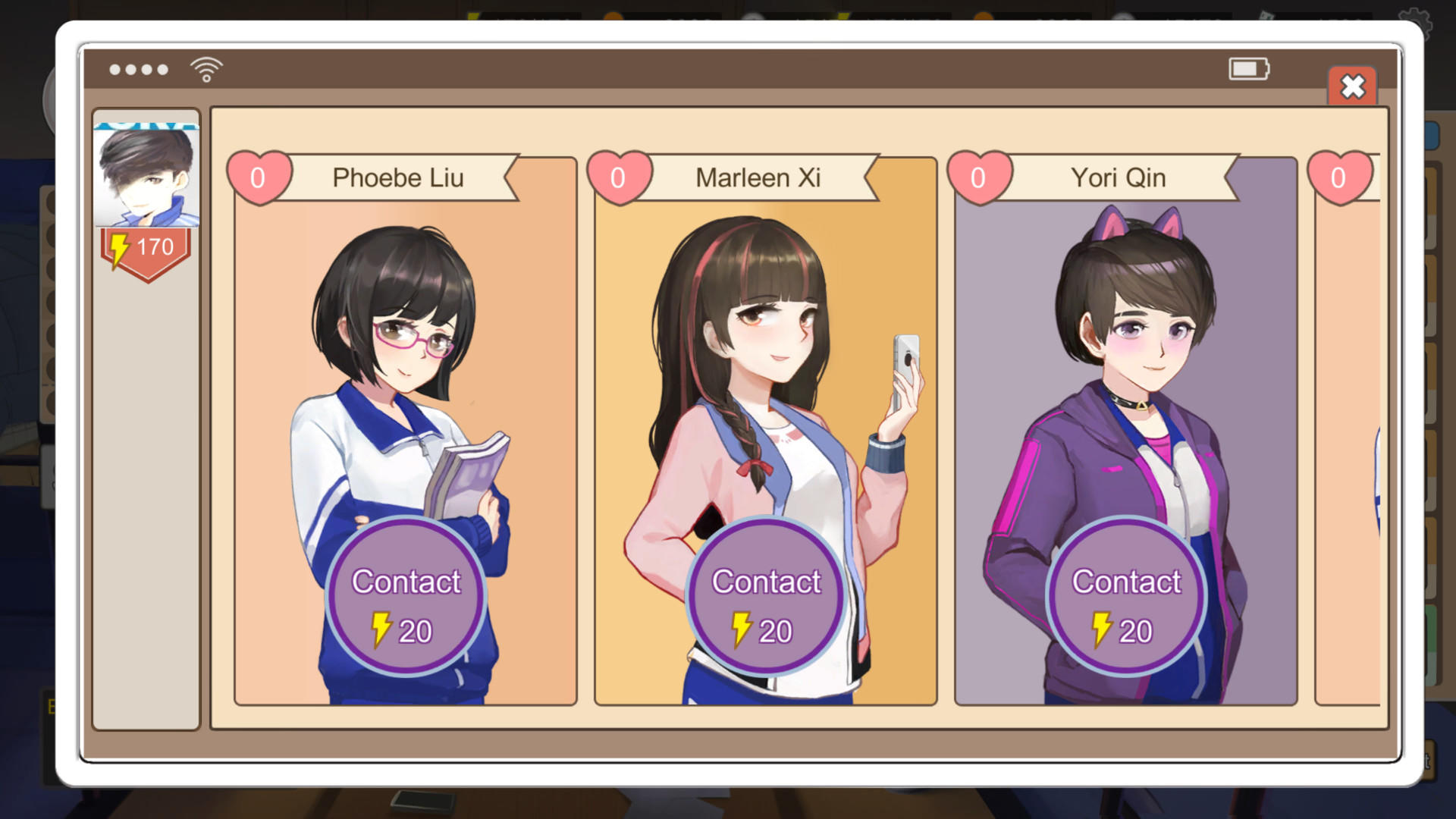Select Phoebe Liu's name banner
The height and width of the screenshot is (819, 1456).
tap(400, 178)
